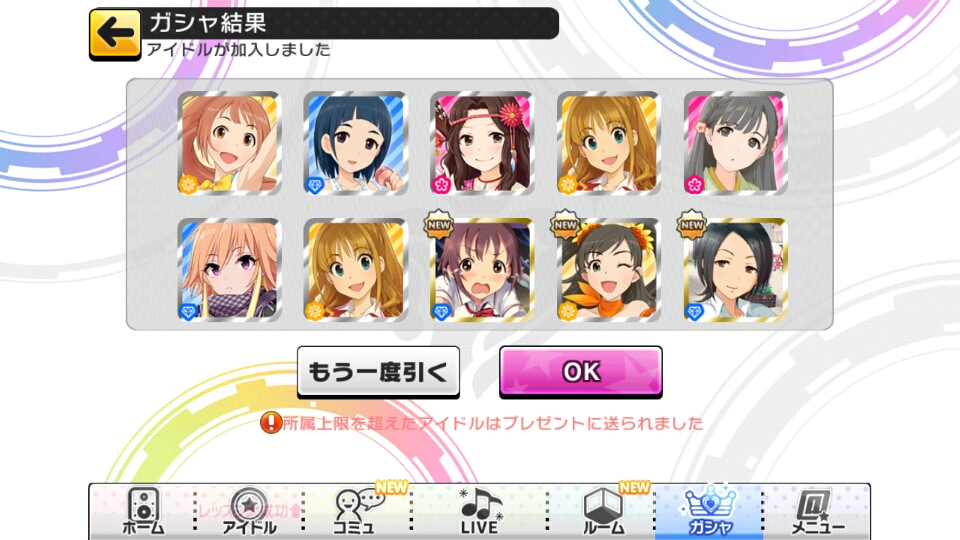Screen dimensions: 960x540
Task: Inspect the idol with purple checkered scarf
Action: click(229, 270)
